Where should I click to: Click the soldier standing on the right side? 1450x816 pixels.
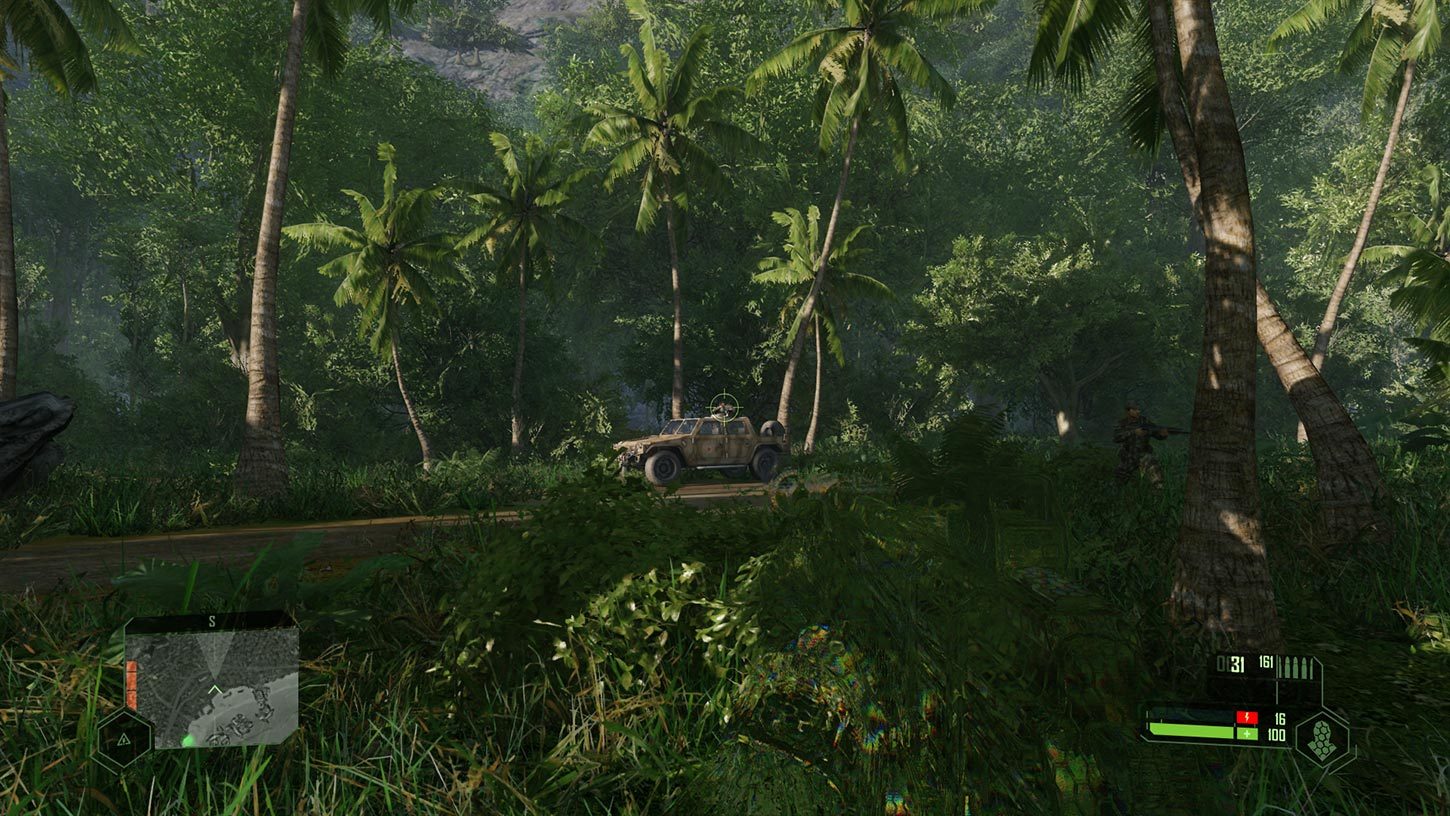[1133, 435]
